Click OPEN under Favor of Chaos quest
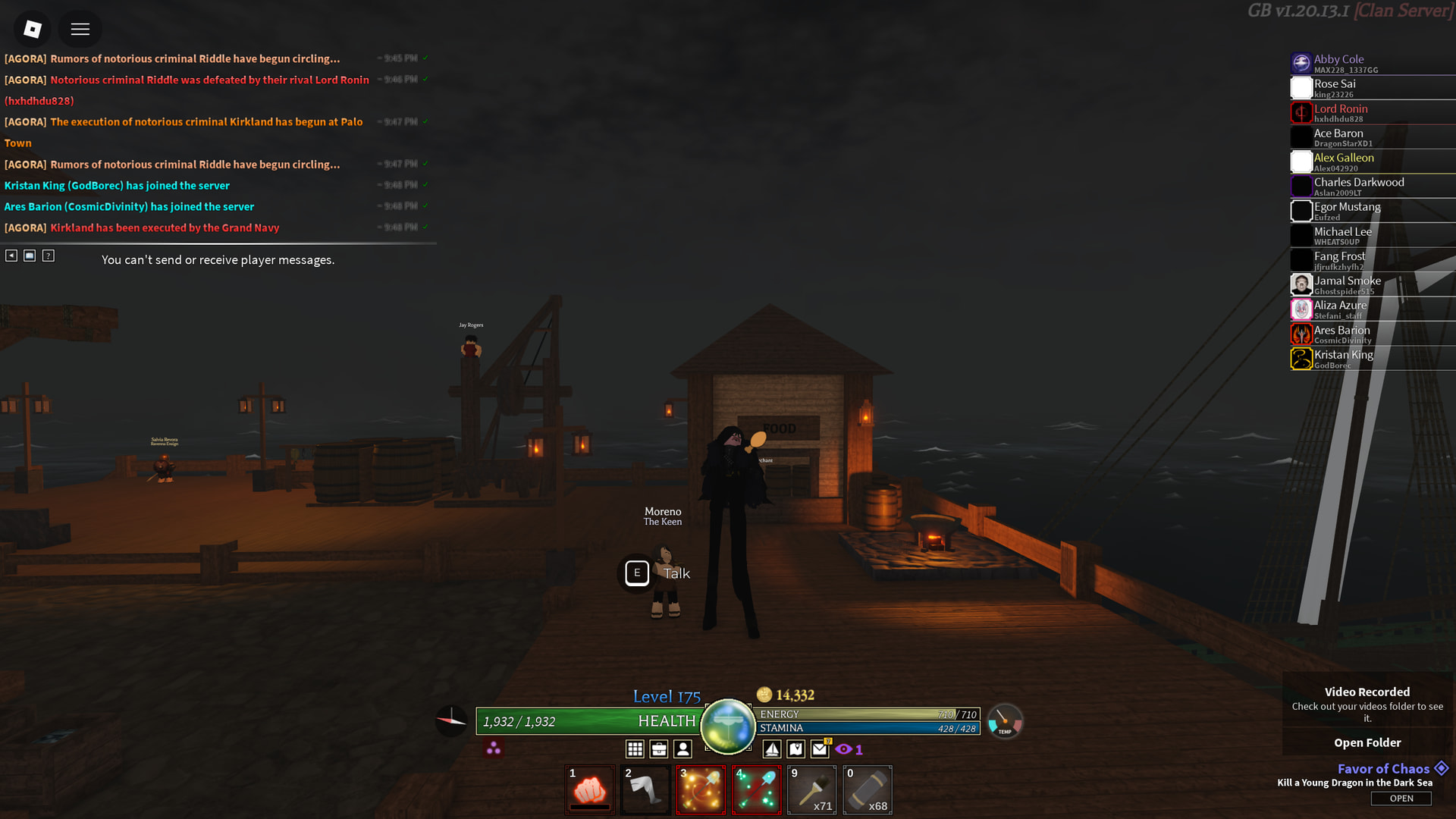Viewport: 1456px width, 819px height. [1401, 799]
